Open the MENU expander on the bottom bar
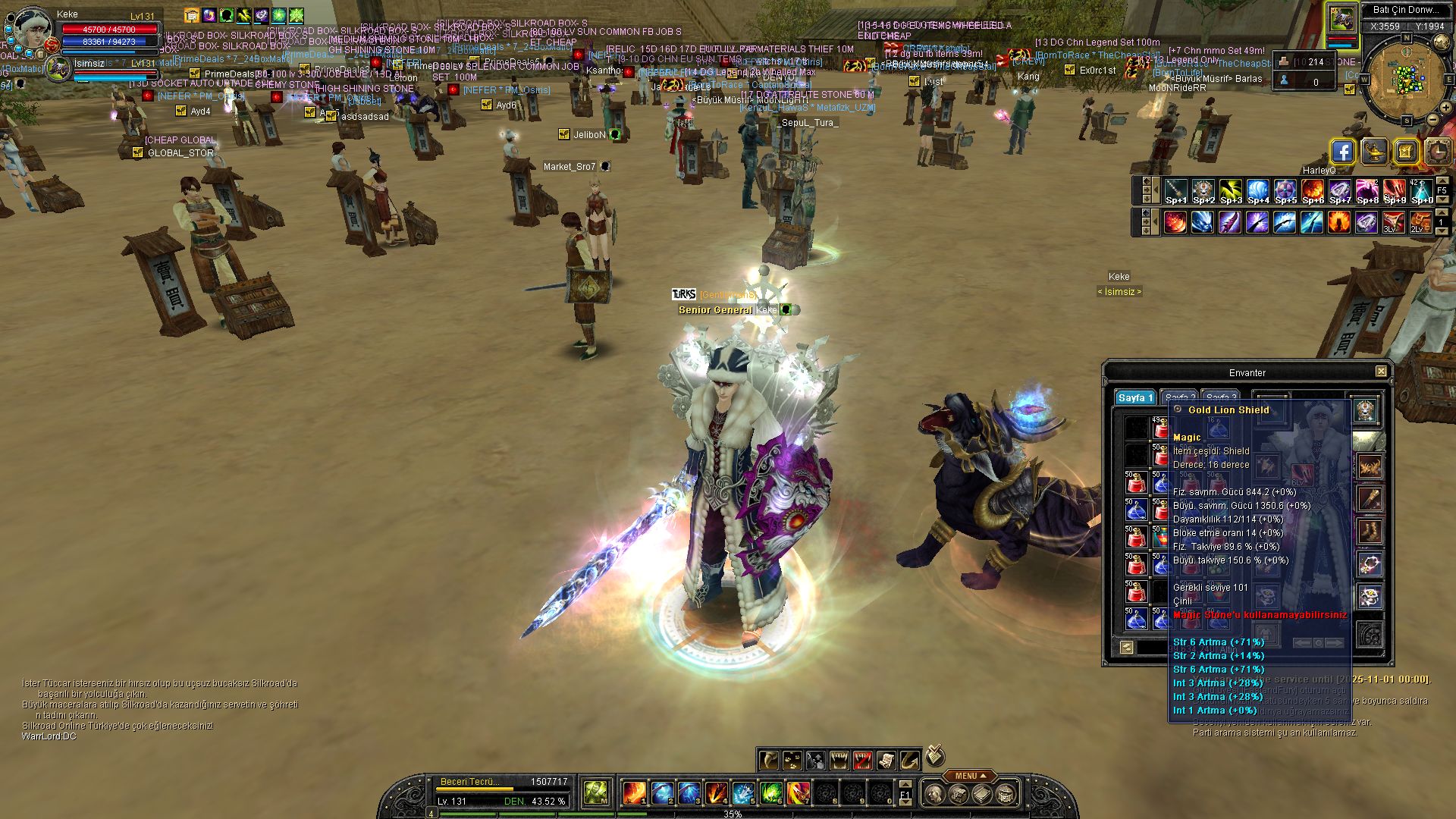 coord(970,776)
